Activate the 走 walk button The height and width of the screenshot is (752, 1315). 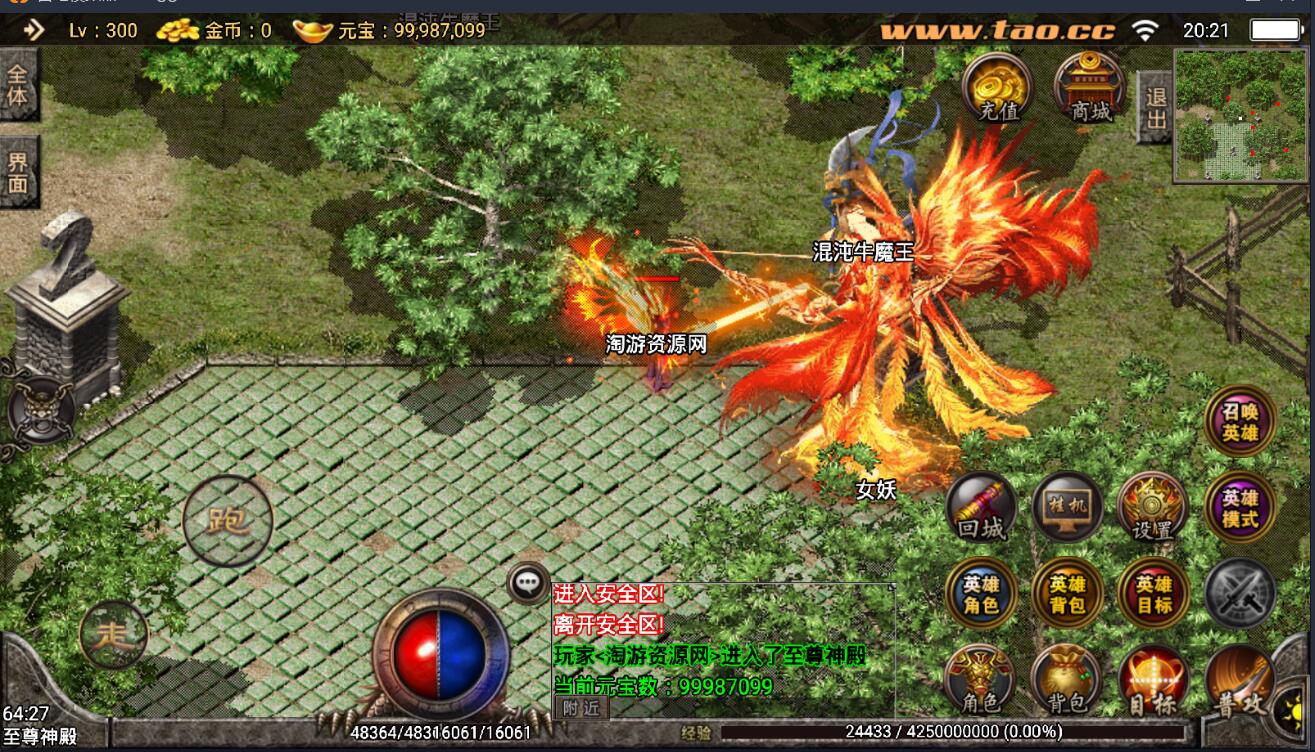click(x=113, y=634)
